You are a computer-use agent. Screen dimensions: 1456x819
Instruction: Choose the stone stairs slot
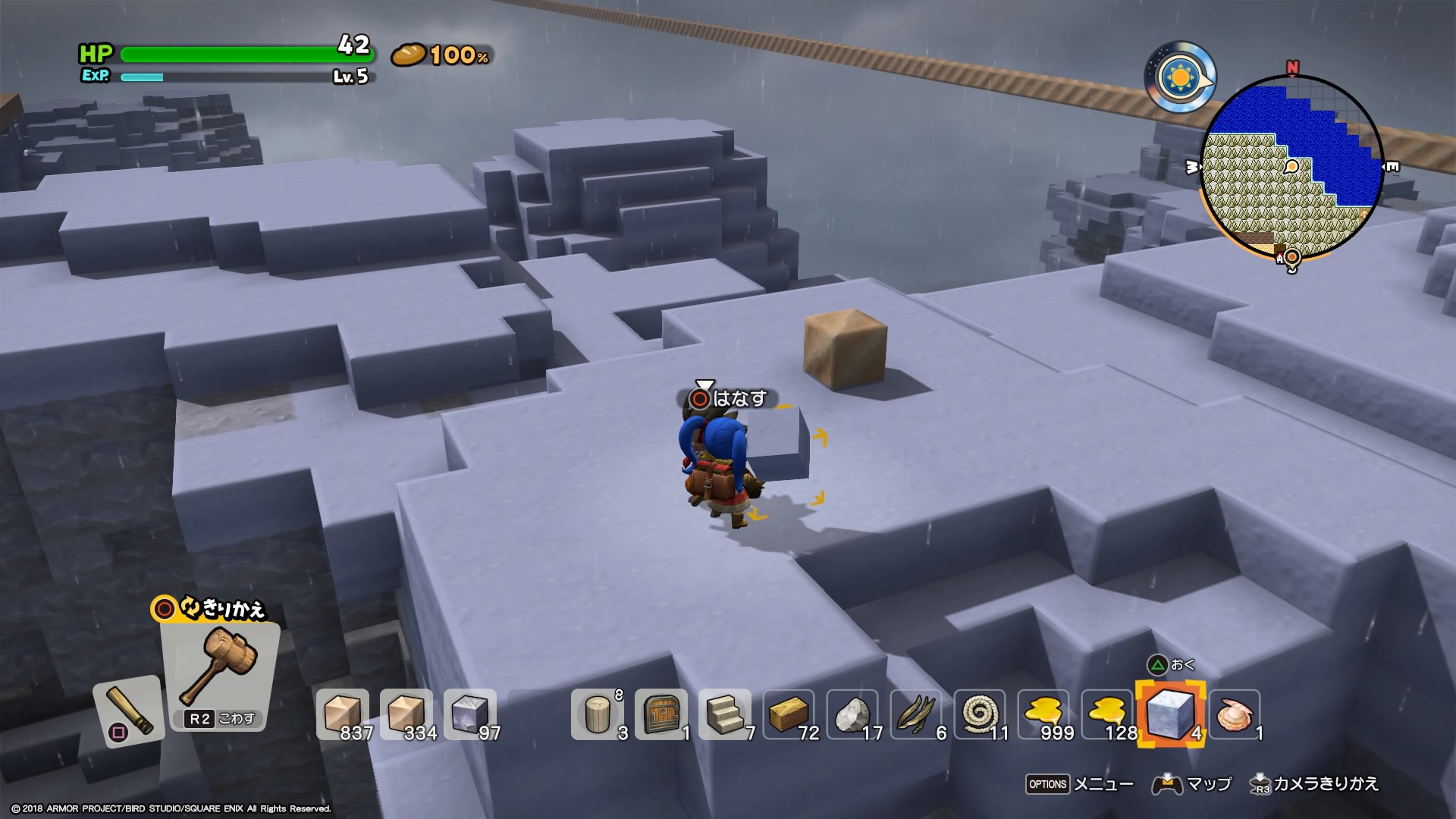click(x=725, y=714)
